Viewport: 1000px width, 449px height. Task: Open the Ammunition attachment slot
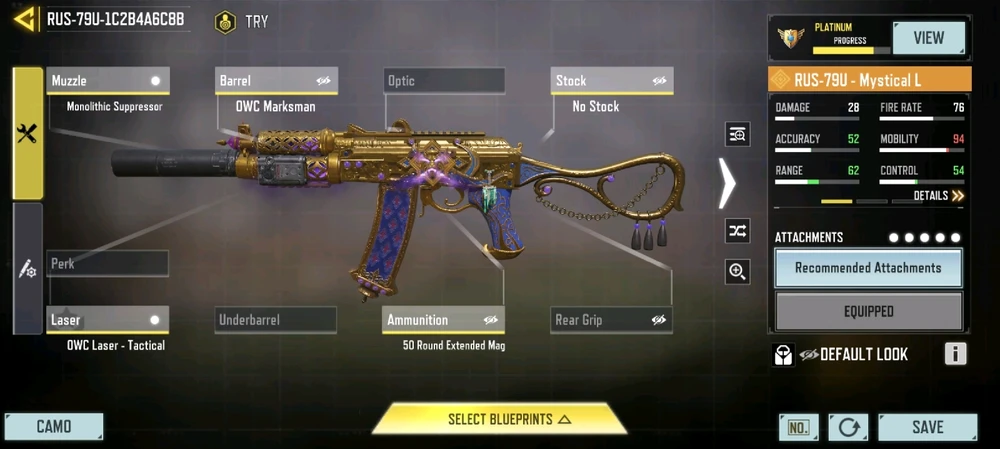click(444, 320)
